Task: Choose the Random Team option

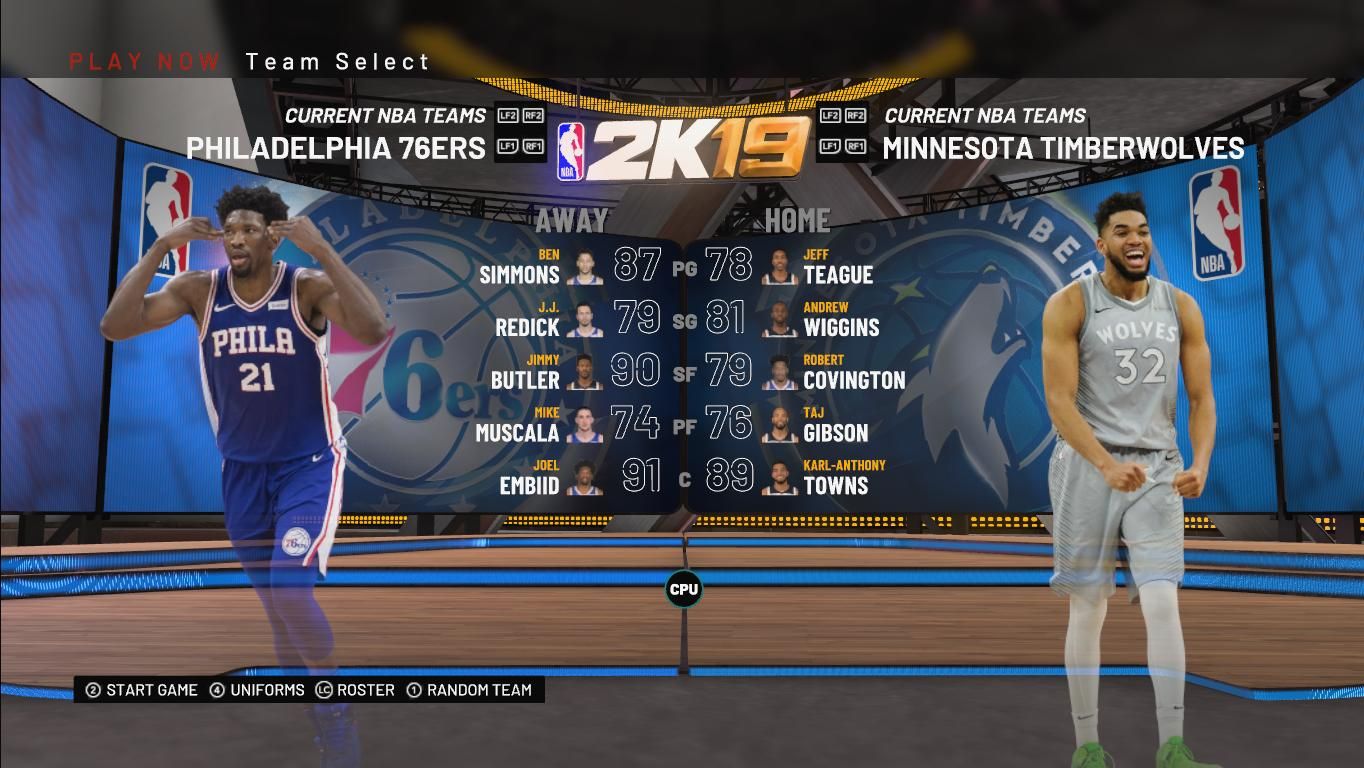Action: pos(469,690)
